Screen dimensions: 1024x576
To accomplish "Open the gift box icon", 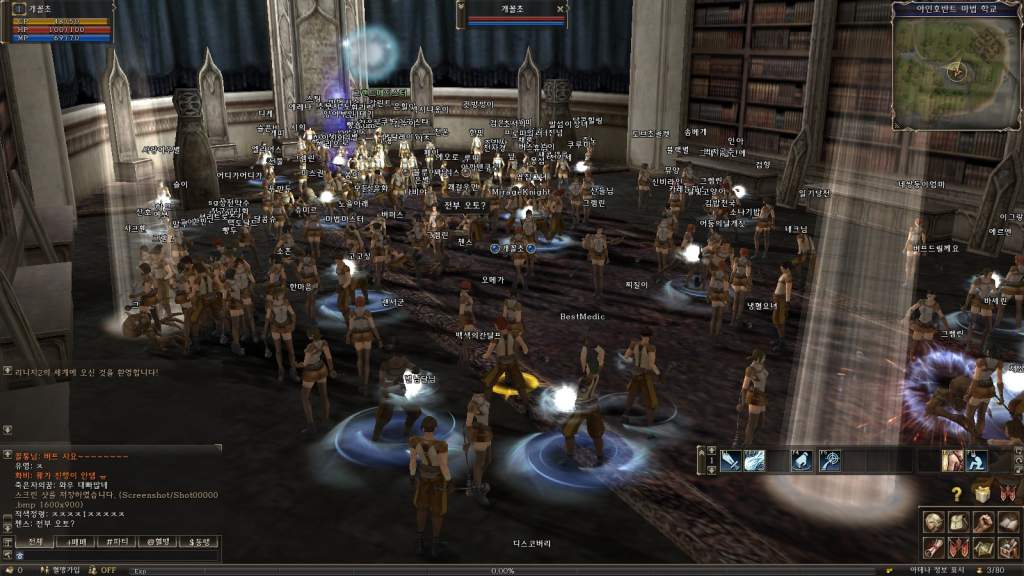I will click(x=983, y=494).
